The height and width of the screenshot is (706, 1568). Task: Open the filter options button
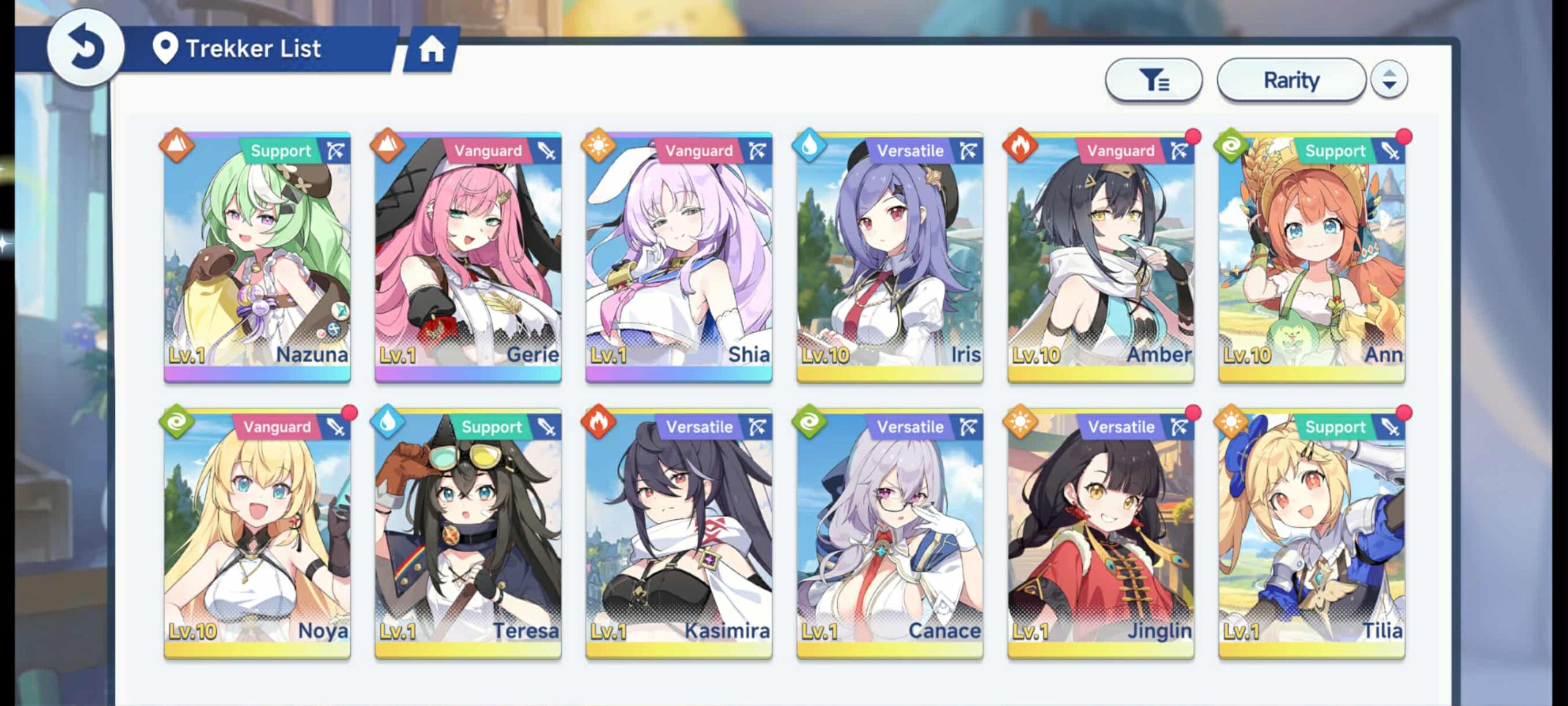click(x=1153, y=80)
